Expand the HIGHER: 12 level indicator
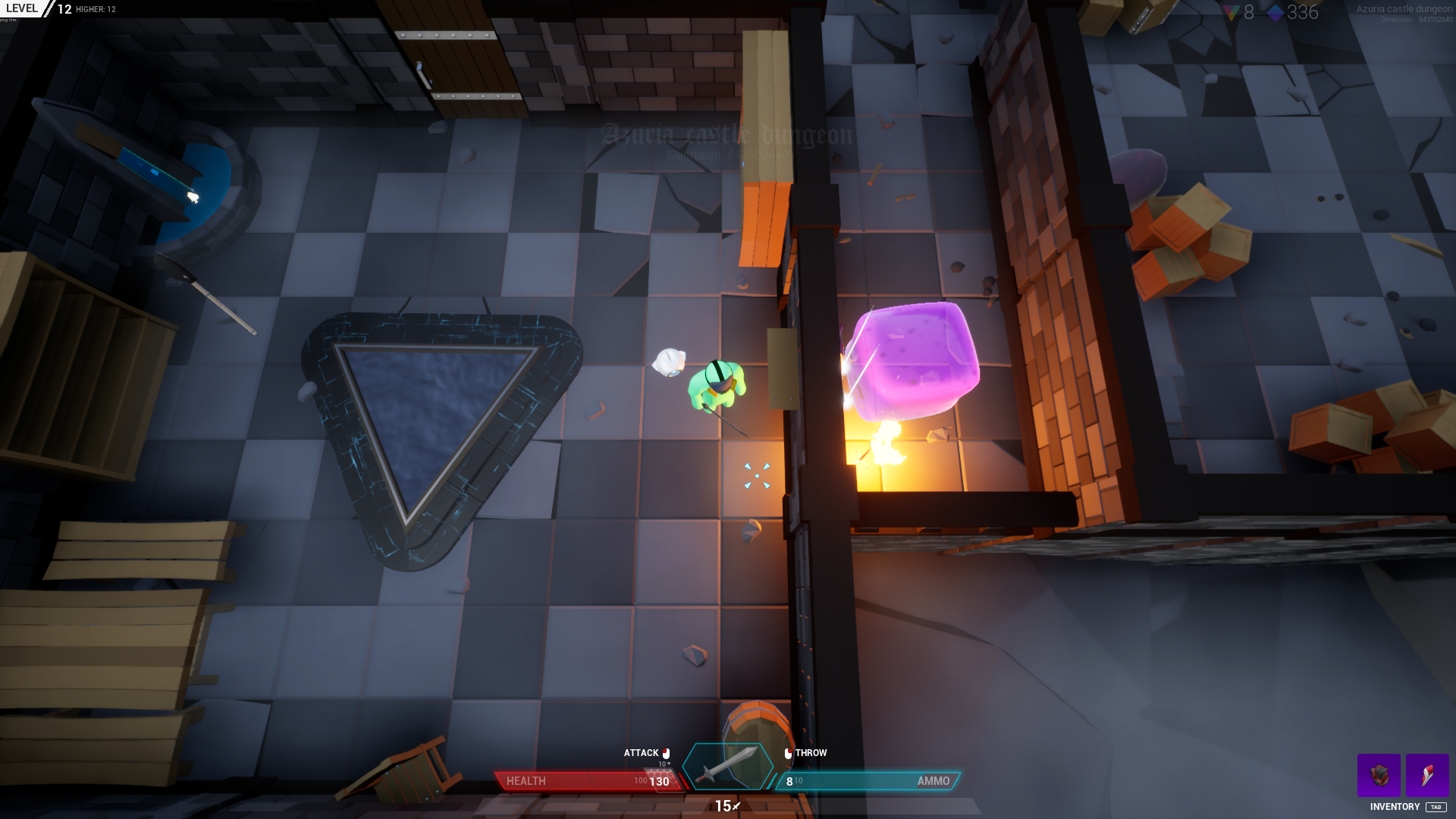Image resolution: width=1456 pixels, height=819 pixels. (96, 9)
